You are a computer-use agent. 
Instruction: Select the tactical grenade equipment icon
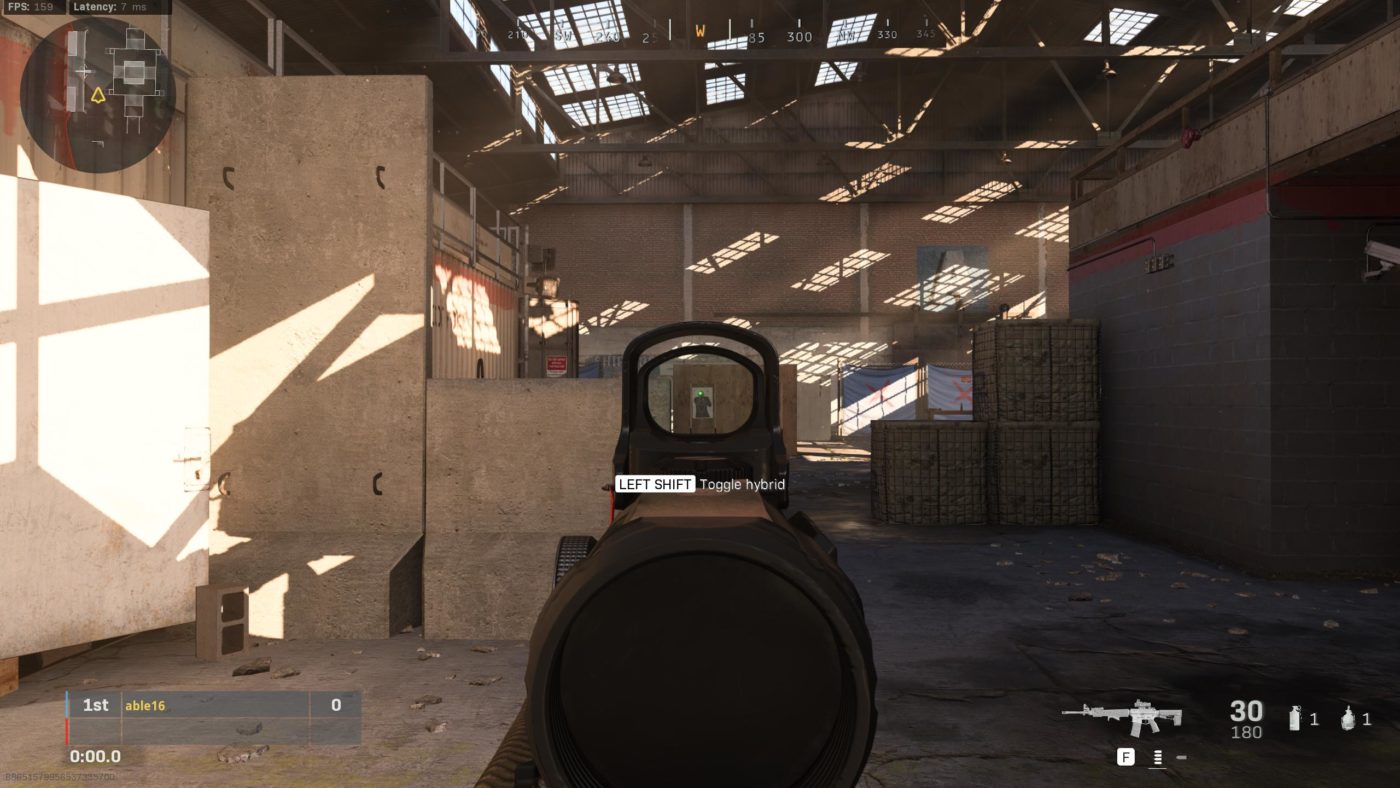pos(1295,718)
